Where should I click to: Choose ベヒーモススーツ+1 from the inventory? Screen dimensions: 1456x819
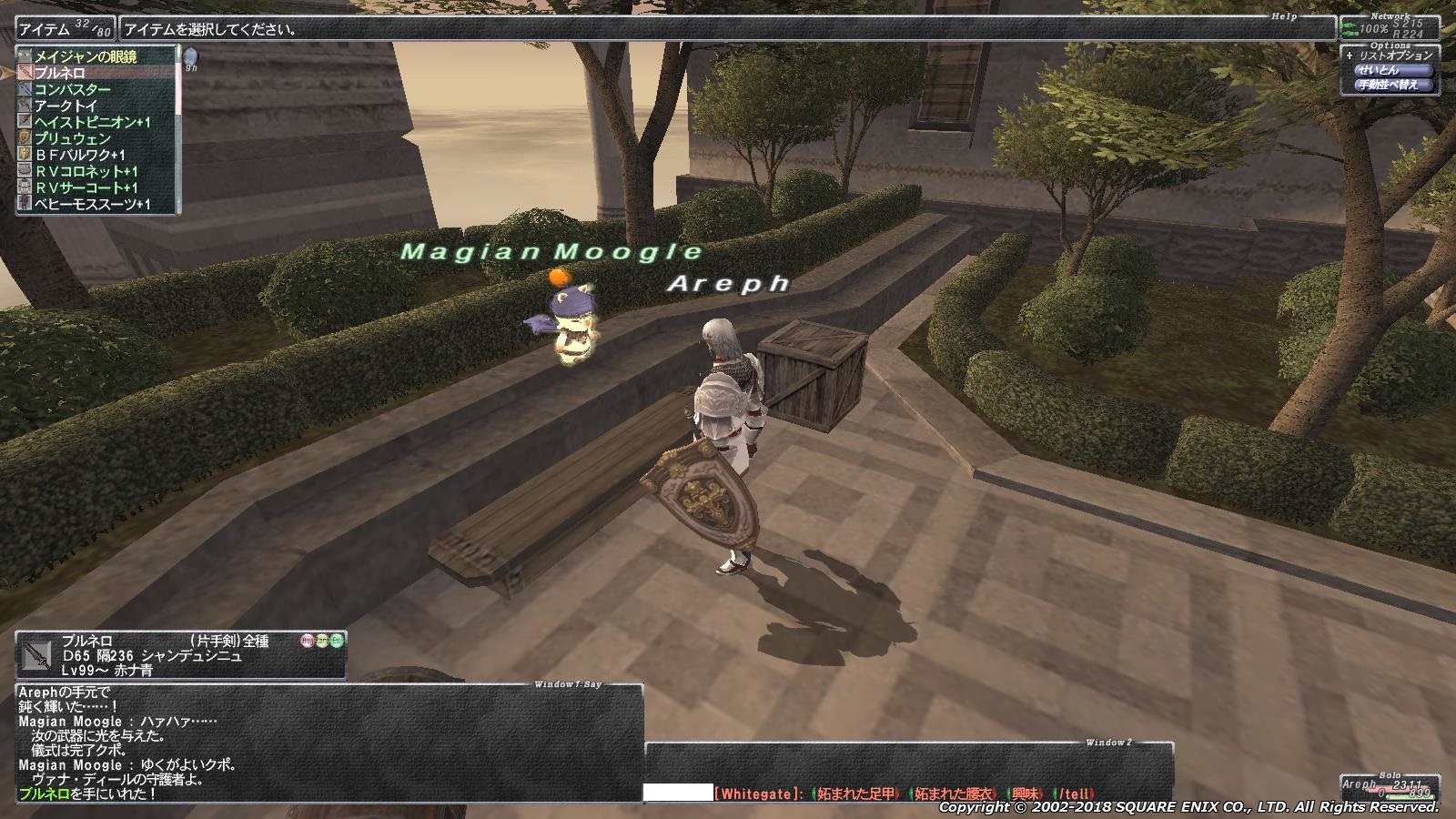coord(93,204)
